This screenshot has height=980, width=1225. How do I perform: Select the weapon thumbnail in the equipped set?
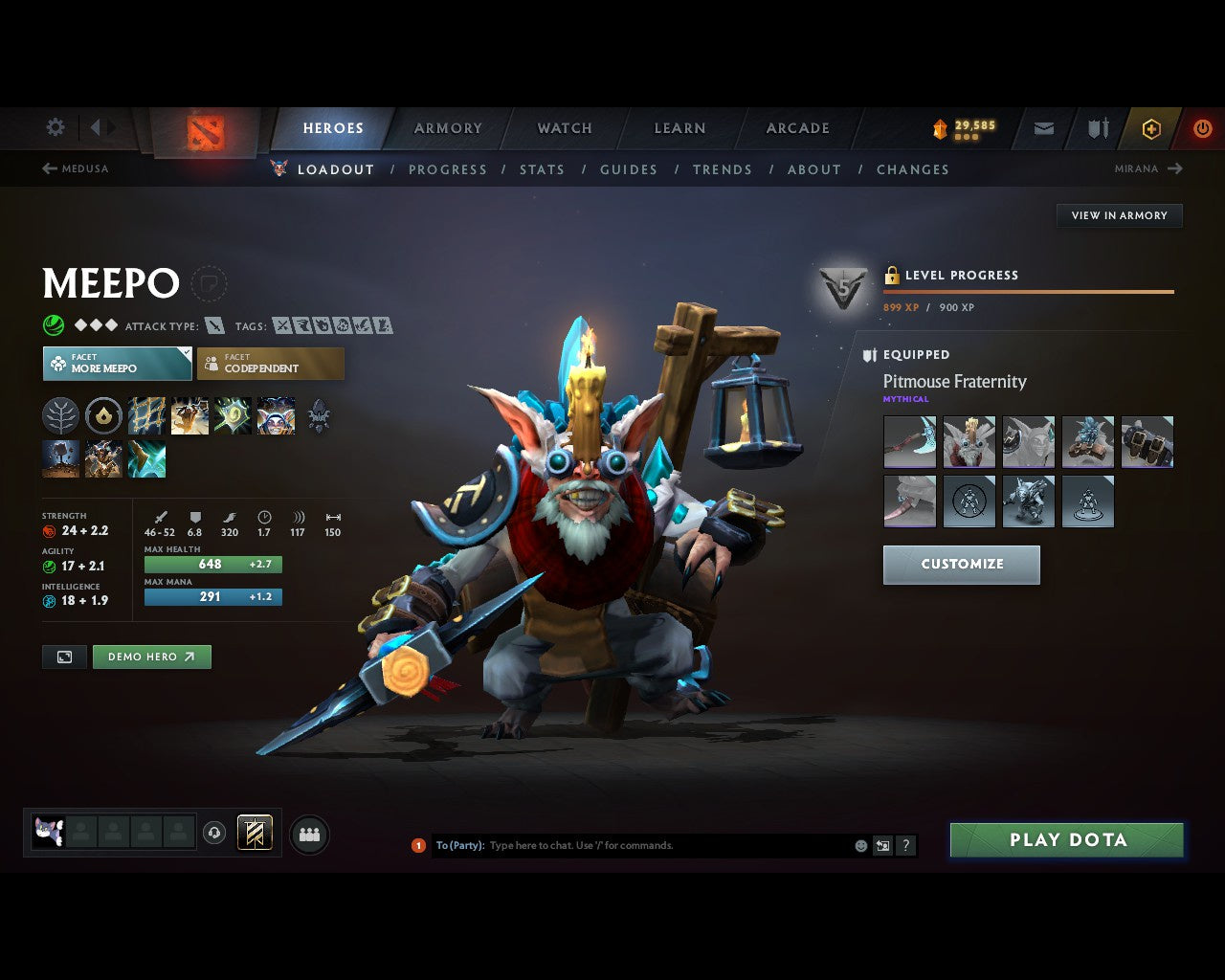909,441
